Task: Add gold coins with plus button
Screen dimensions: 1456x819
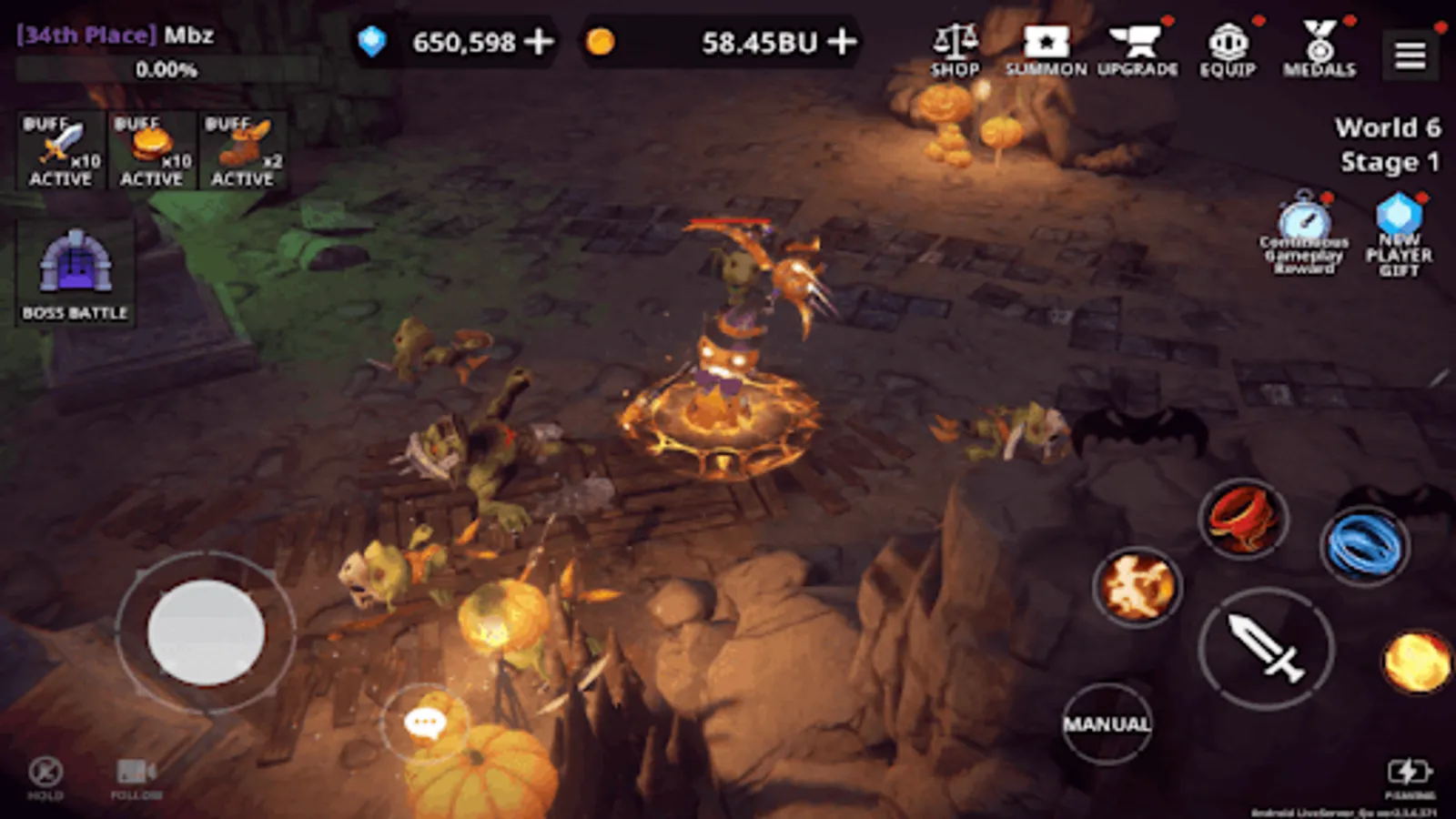Action: pyautogui.click(x=842, y=40)
